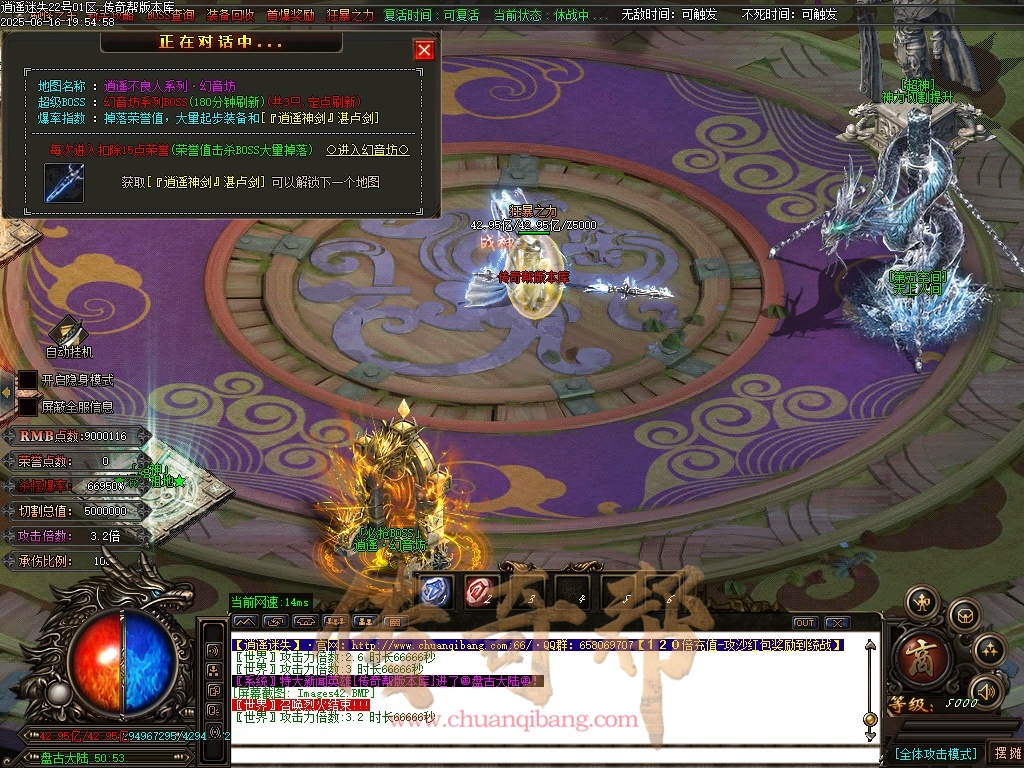Viewport: 1024px width, 768px height.
Task: Select the red gem hotbar slot
Action: tap(478, 590)
